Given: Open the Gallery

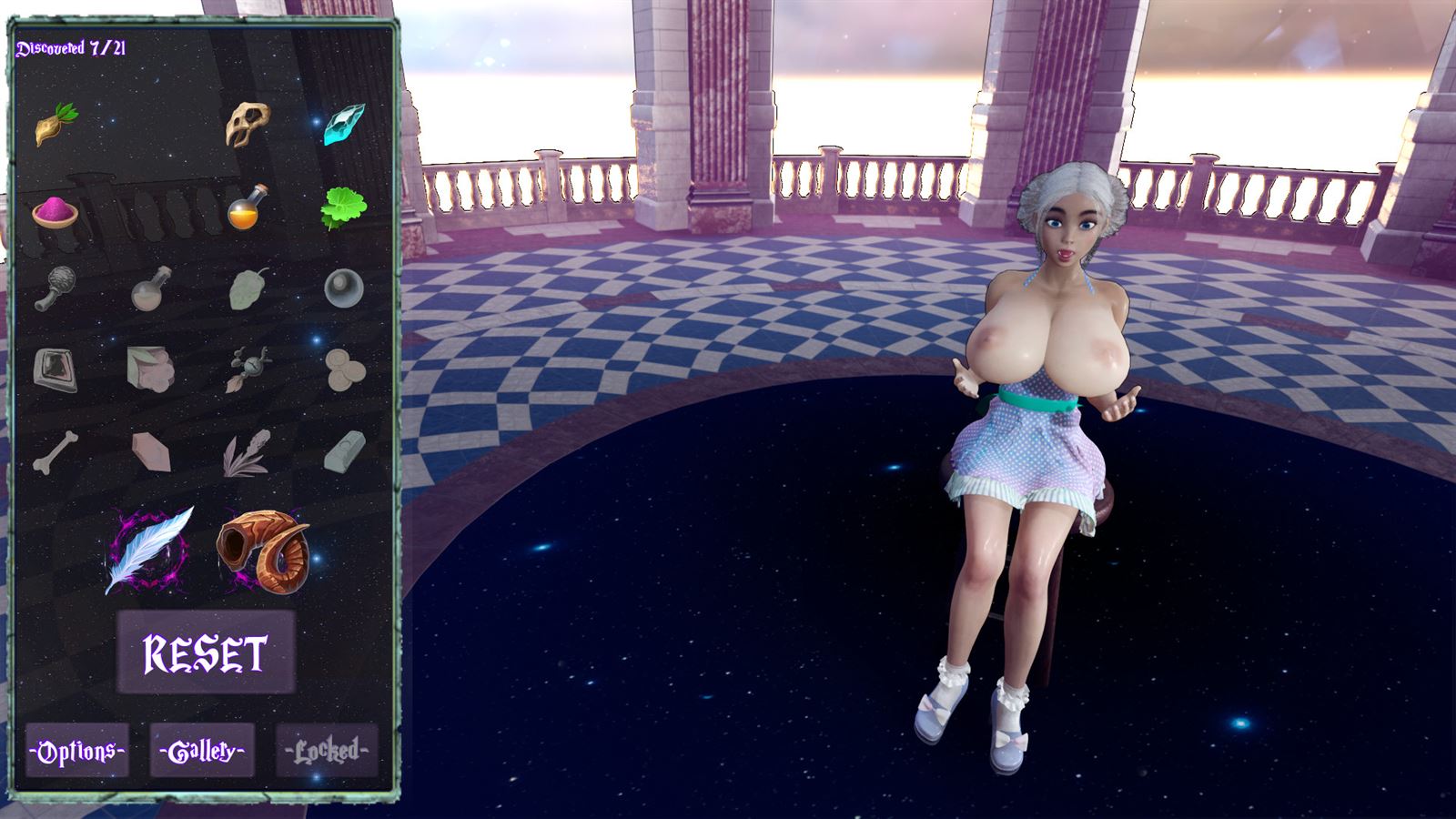Looking at the screenshot, I should 200,751.
